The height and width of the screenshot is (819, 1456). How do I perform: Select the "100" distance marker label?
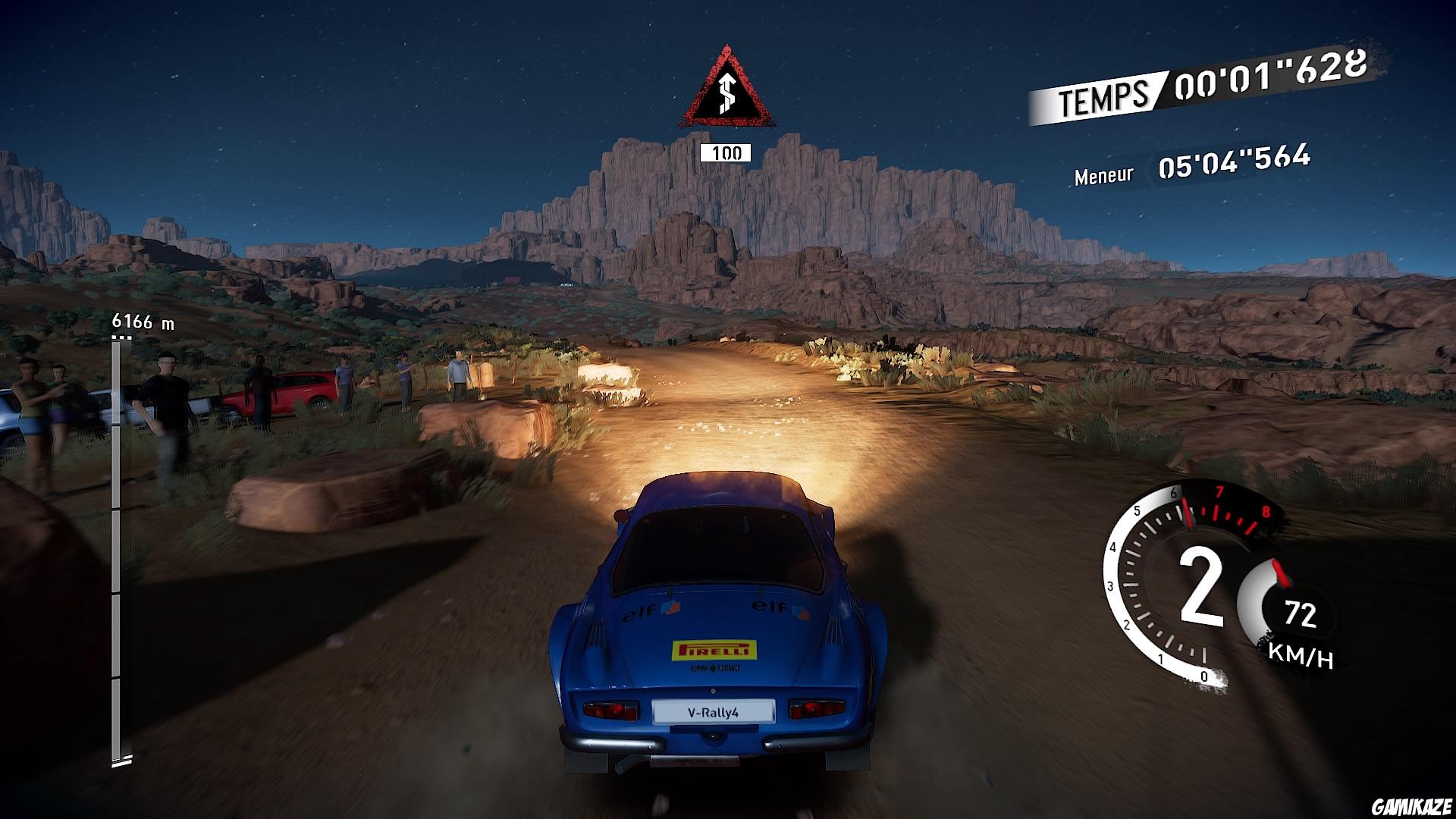(x=726, y=153)
